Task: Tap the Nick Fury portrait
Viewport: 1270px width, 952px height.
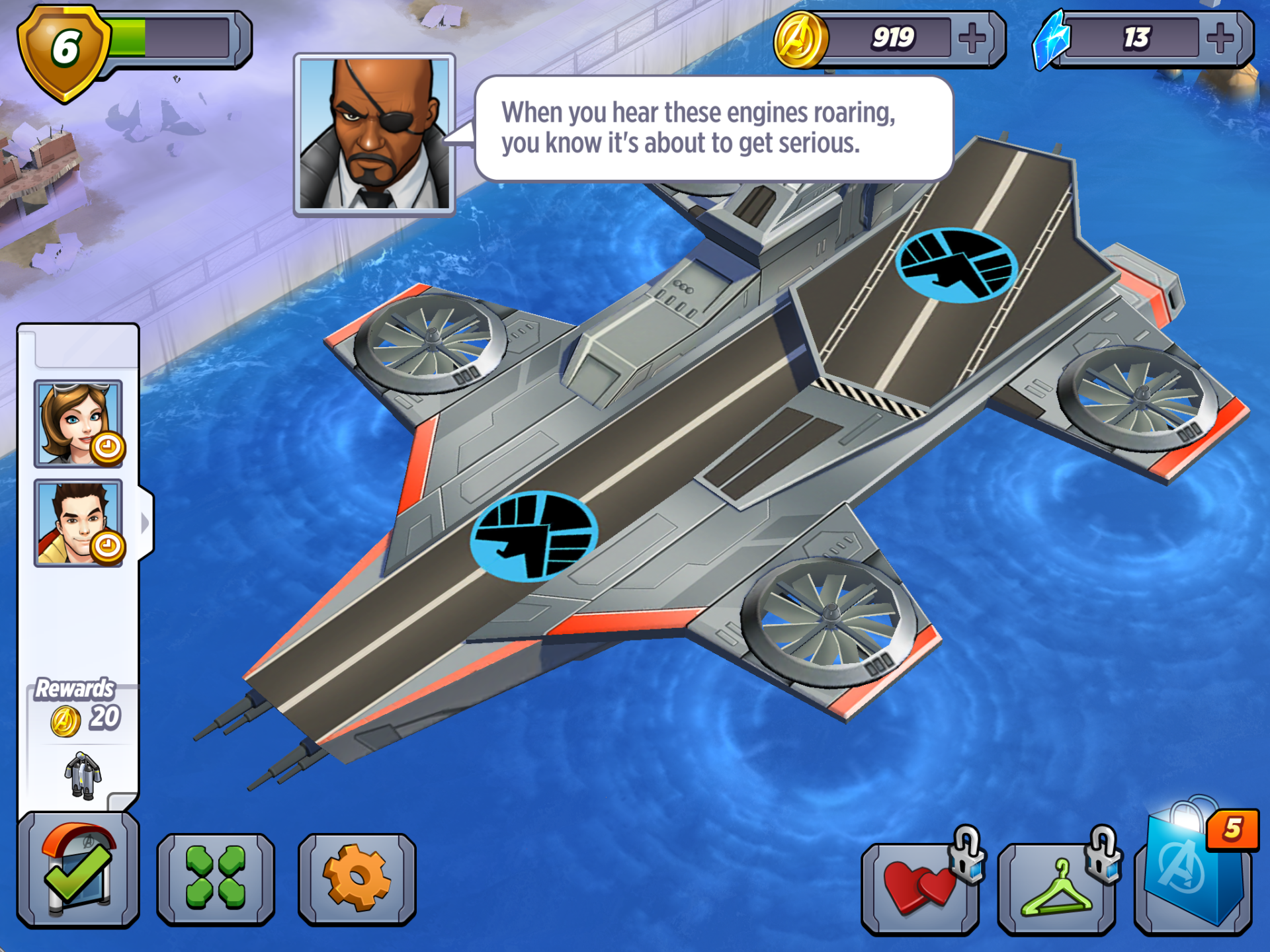Action: pyautogui.click(x=374, y=134)
